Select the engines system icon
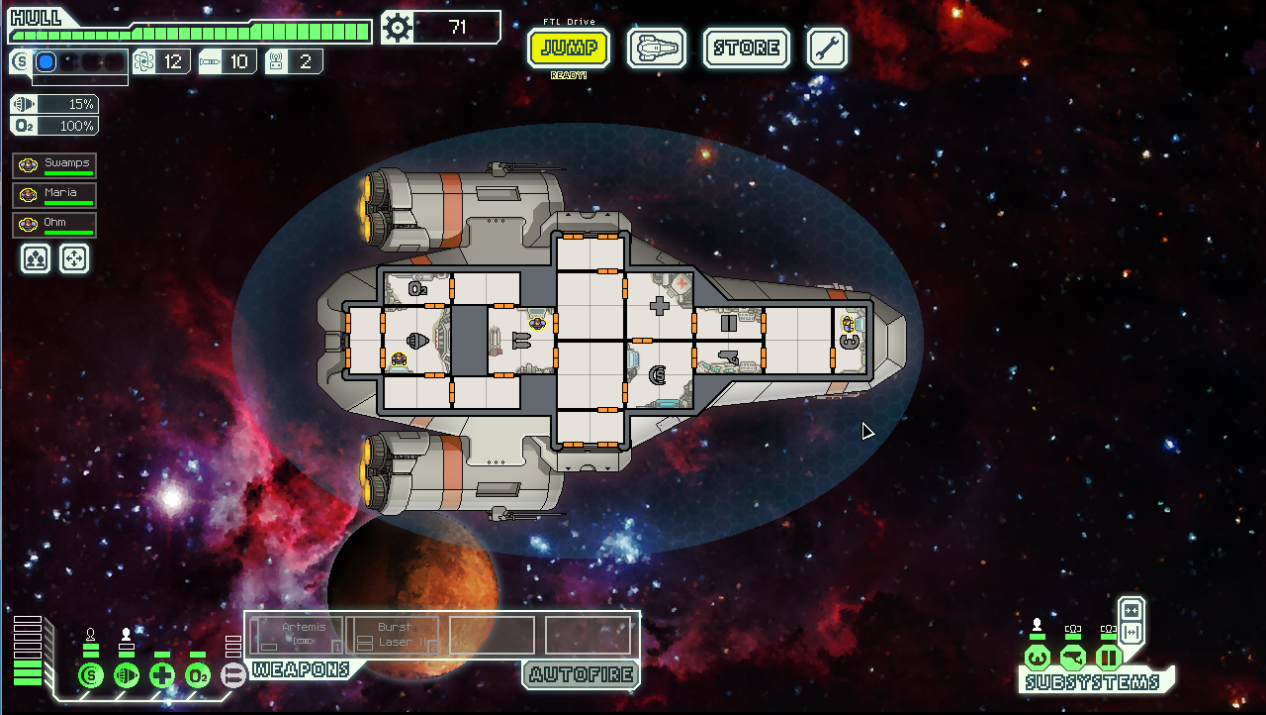 [126, 675]
